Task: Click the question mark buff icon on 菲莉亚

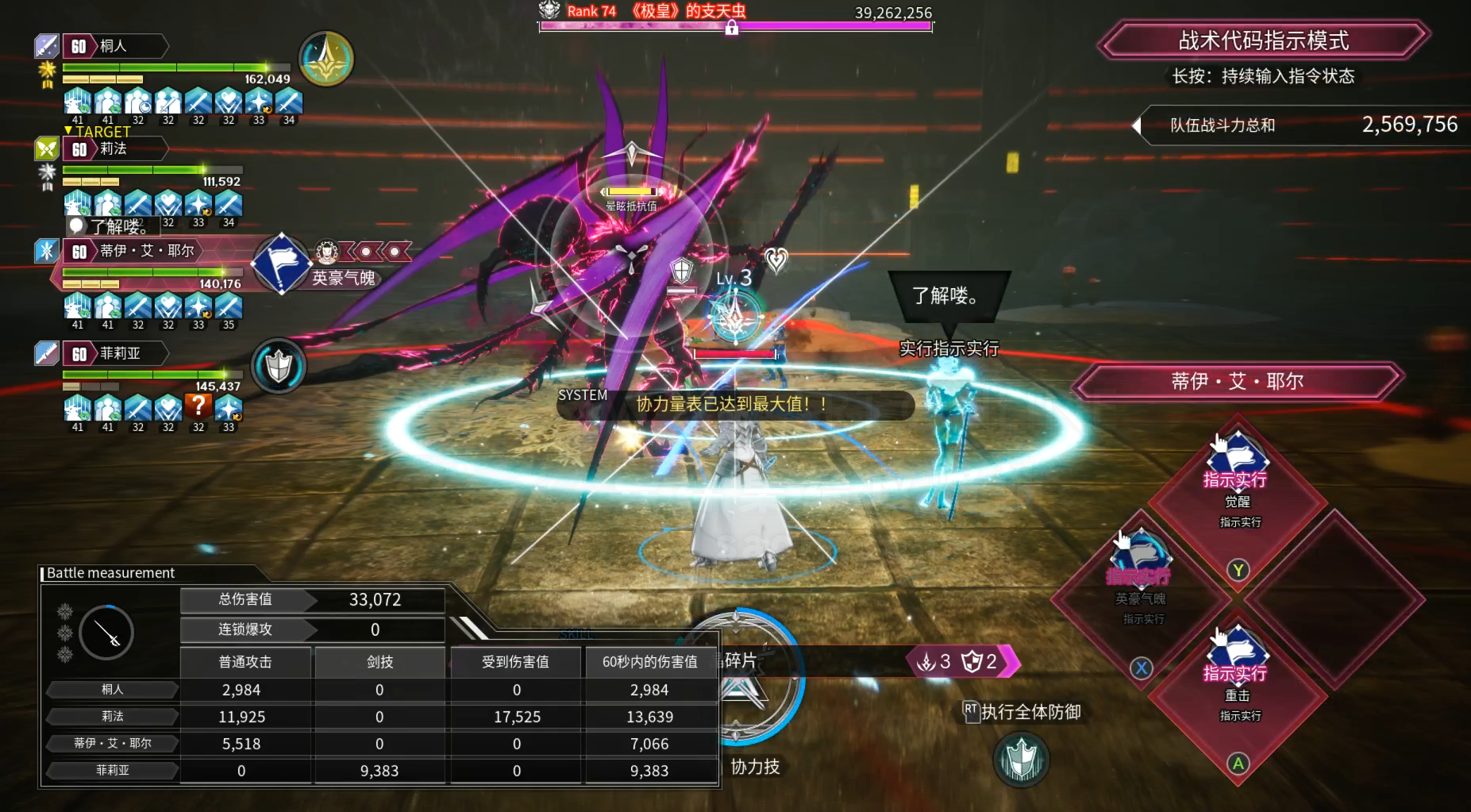Action: (x=198, y=407)
